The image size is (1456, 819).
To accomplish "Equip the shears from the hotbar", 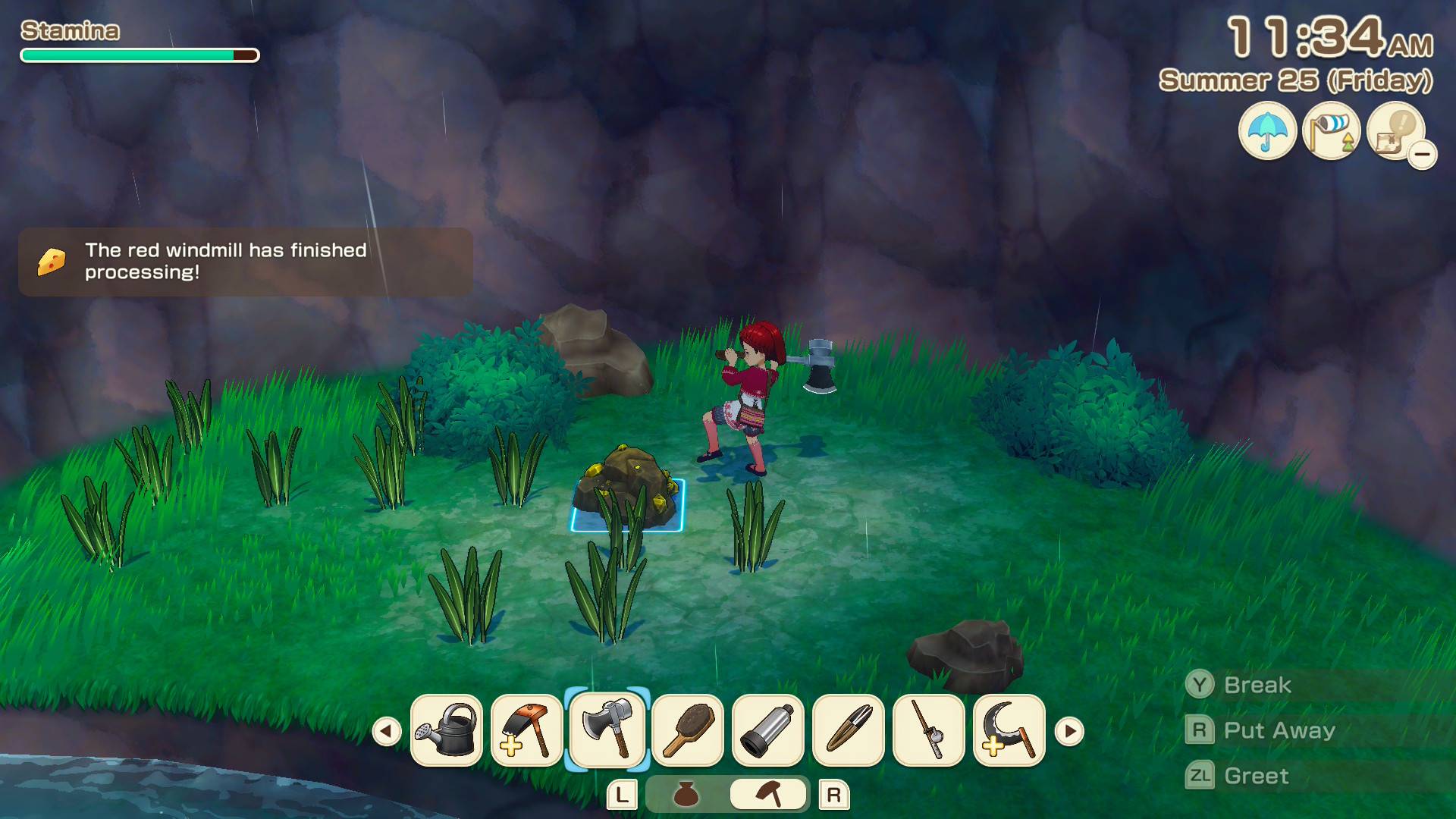I will point(849,730).
